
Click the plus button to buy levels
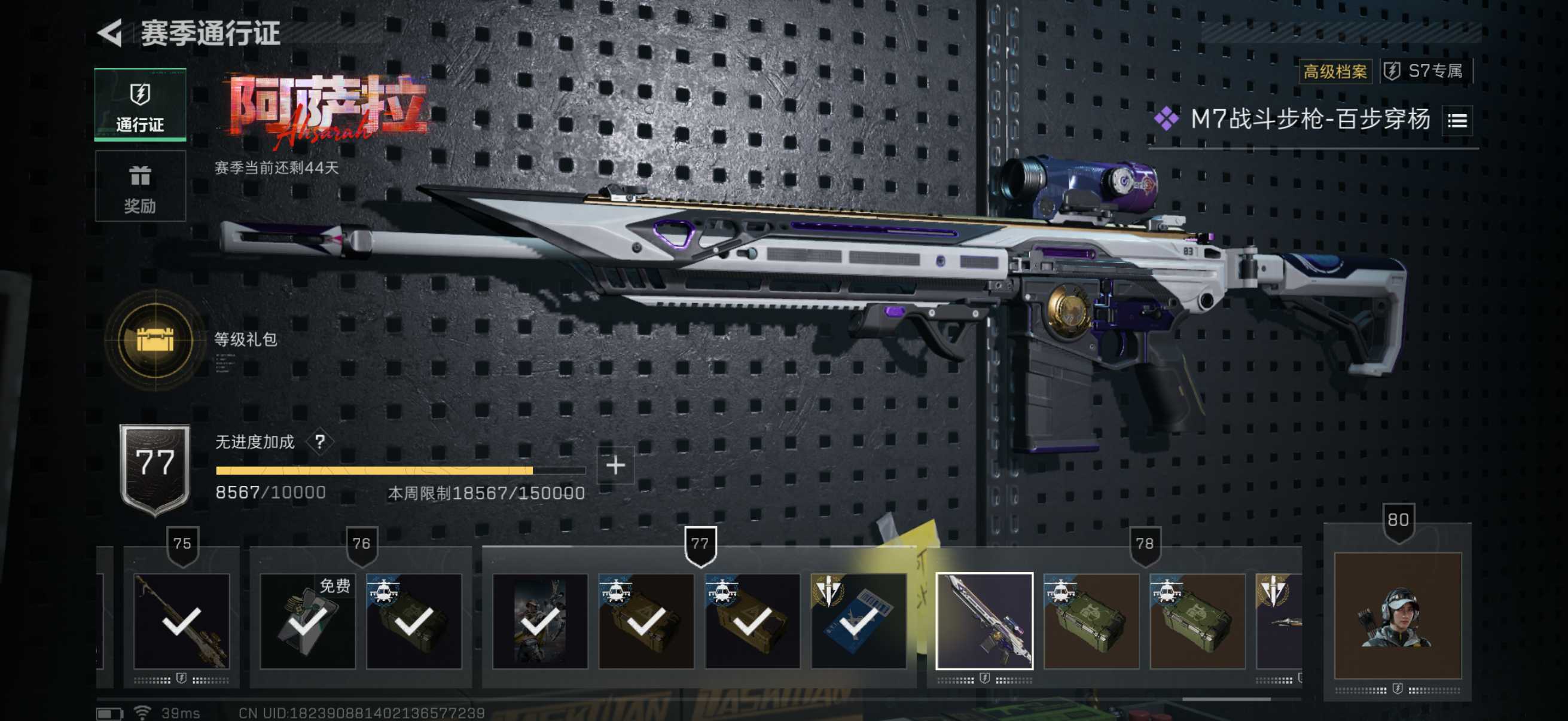615,466
